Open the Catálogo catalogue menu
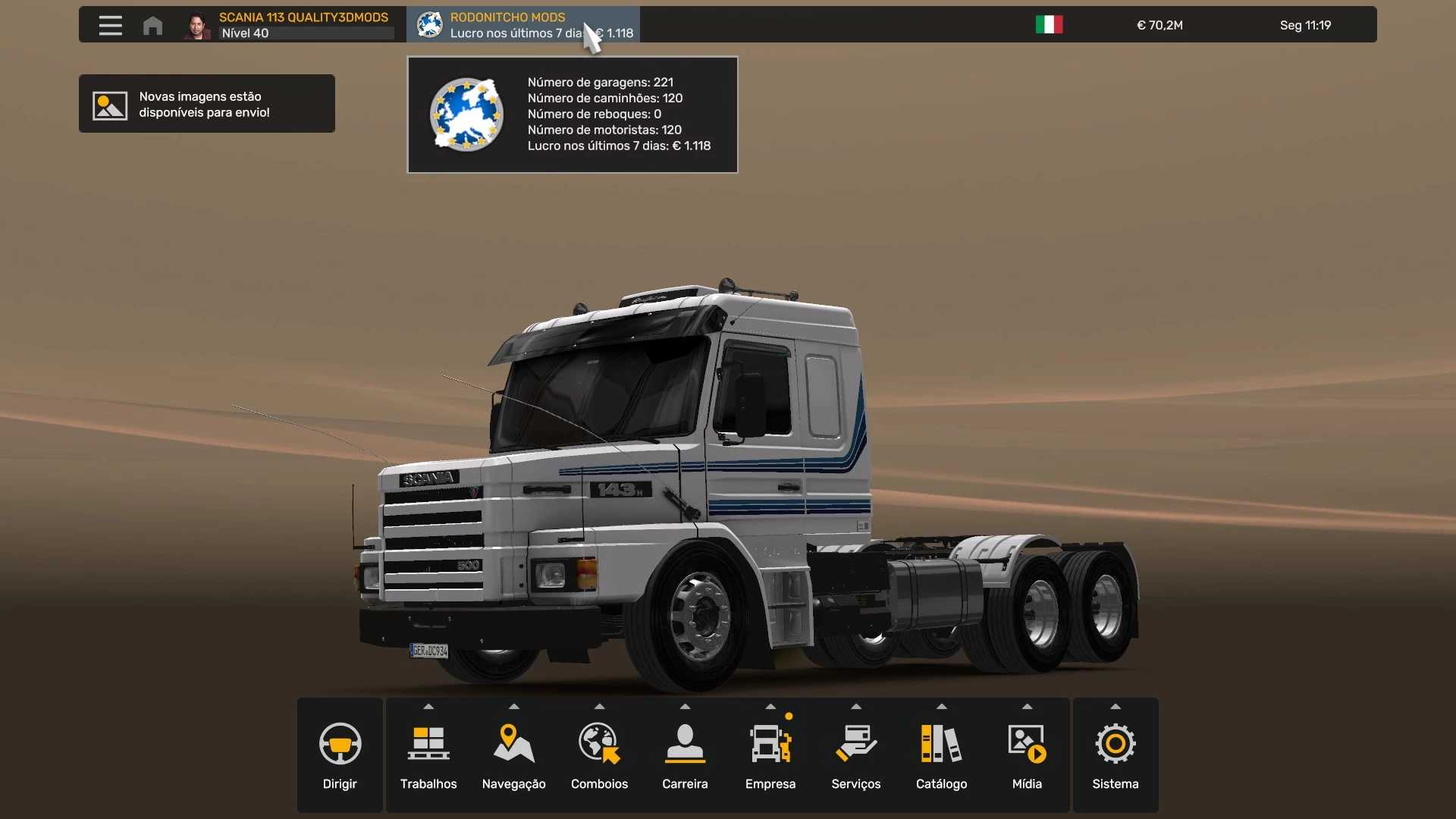The image size is (1456, 819). point(941,755)
